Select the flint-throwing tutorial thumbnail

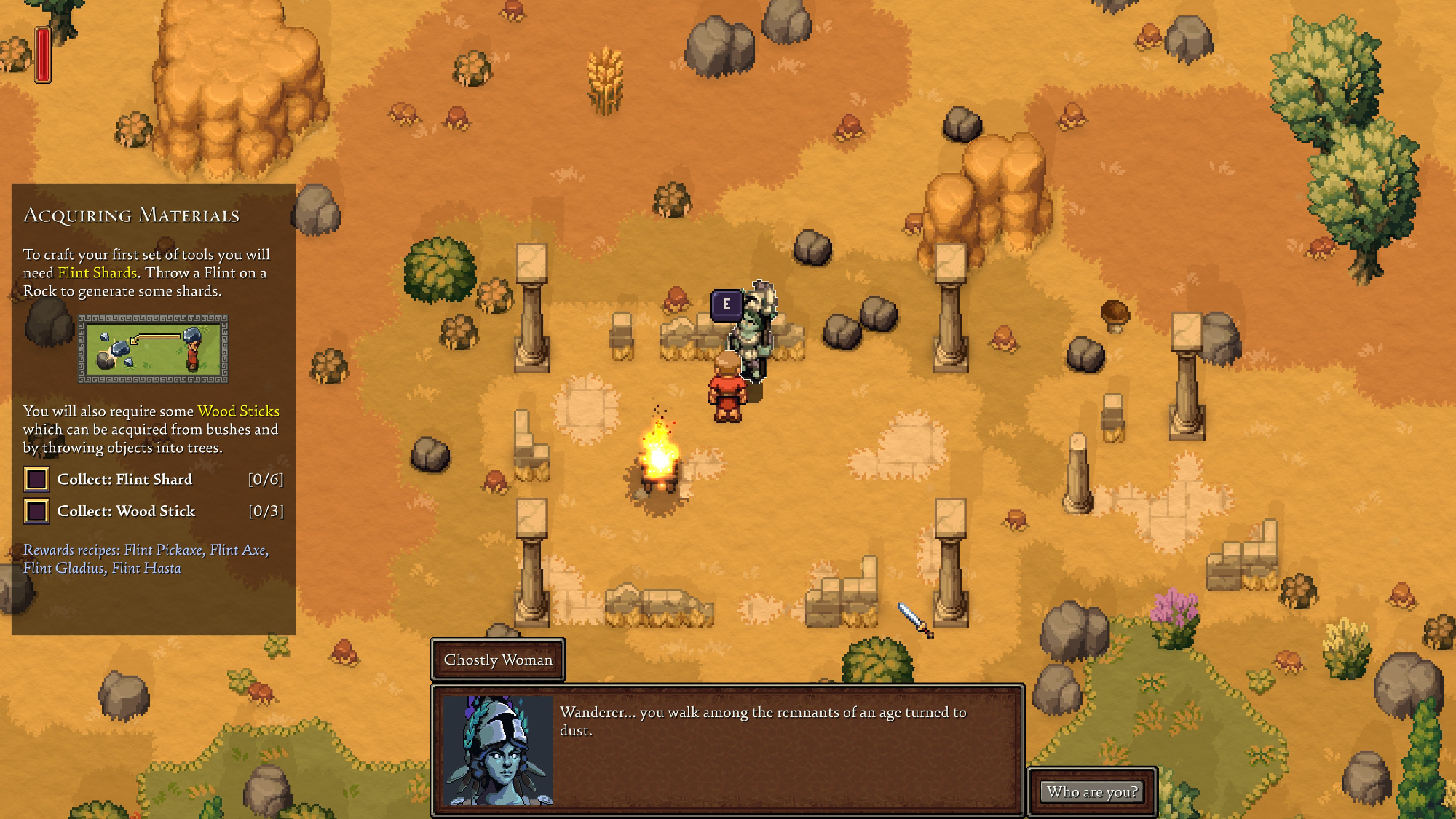point(153,349)
